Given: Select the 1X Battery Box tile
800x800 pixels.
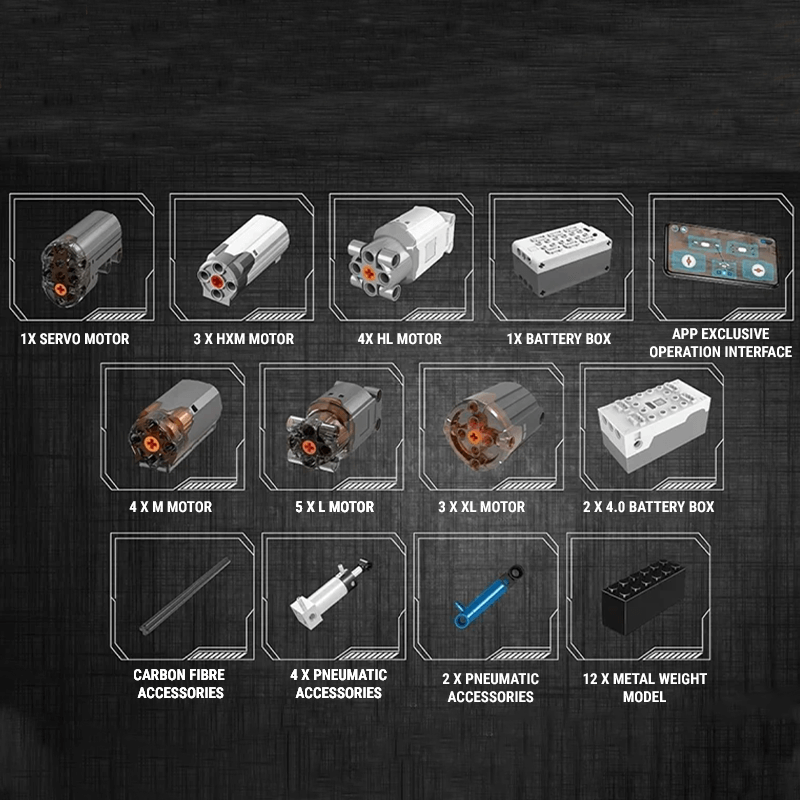Looking at the screenshot, I should [x=558, y=257].
